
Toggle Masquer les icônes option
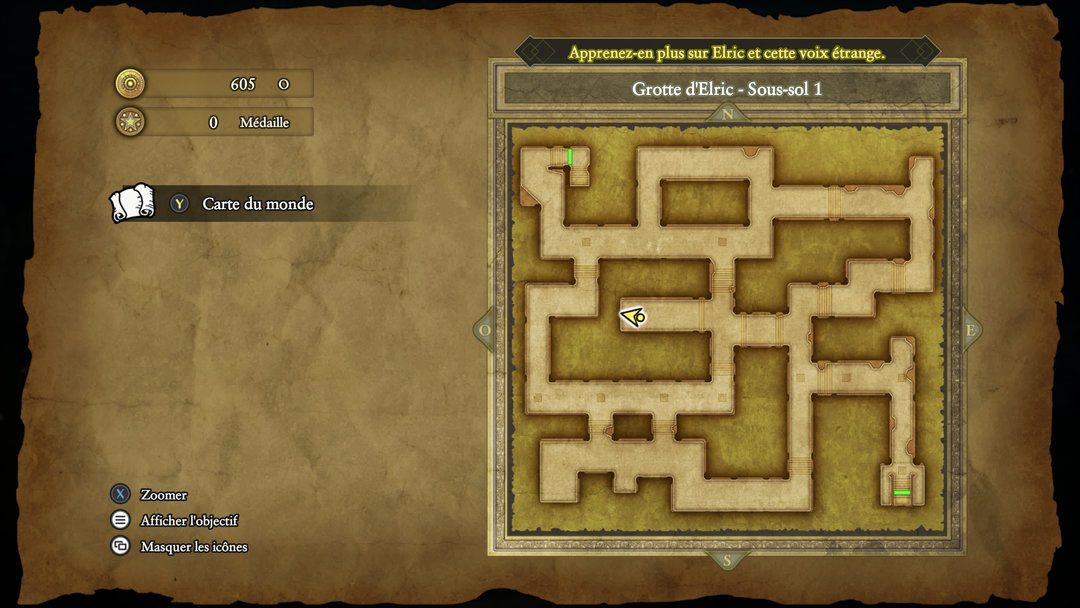click(193, 546)
